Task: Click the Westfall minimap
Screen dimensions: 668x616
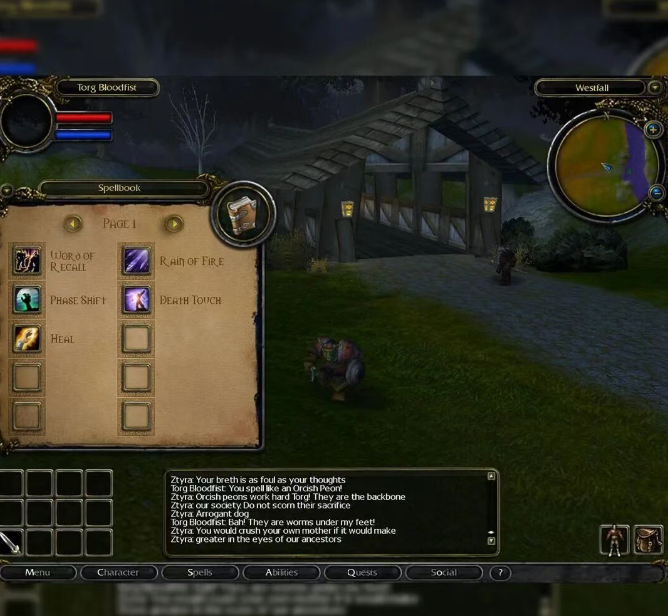Action: coord(604,165)
